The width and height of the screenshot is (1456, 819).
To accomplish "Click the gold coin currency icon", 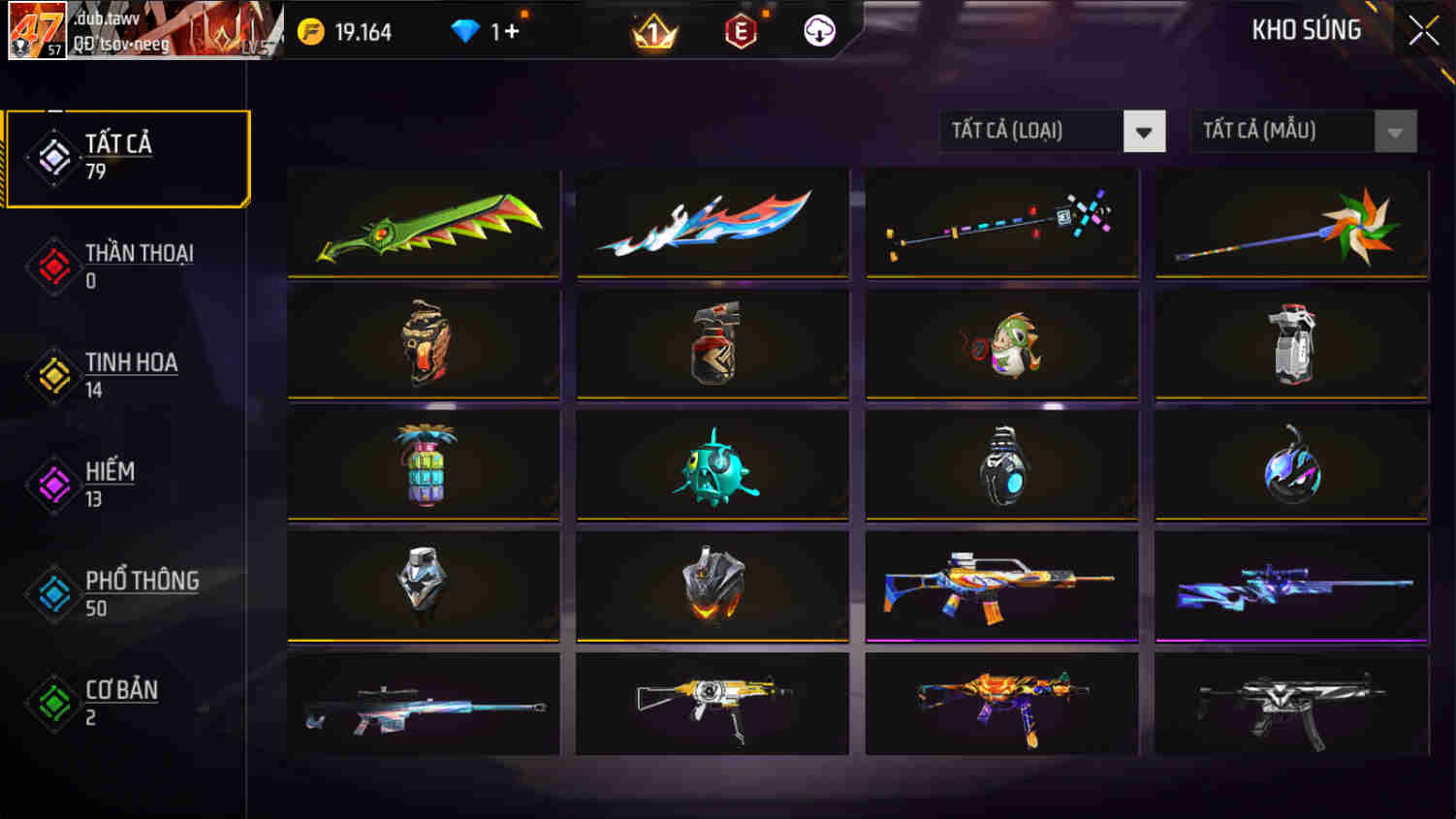I will pos(308,30).
